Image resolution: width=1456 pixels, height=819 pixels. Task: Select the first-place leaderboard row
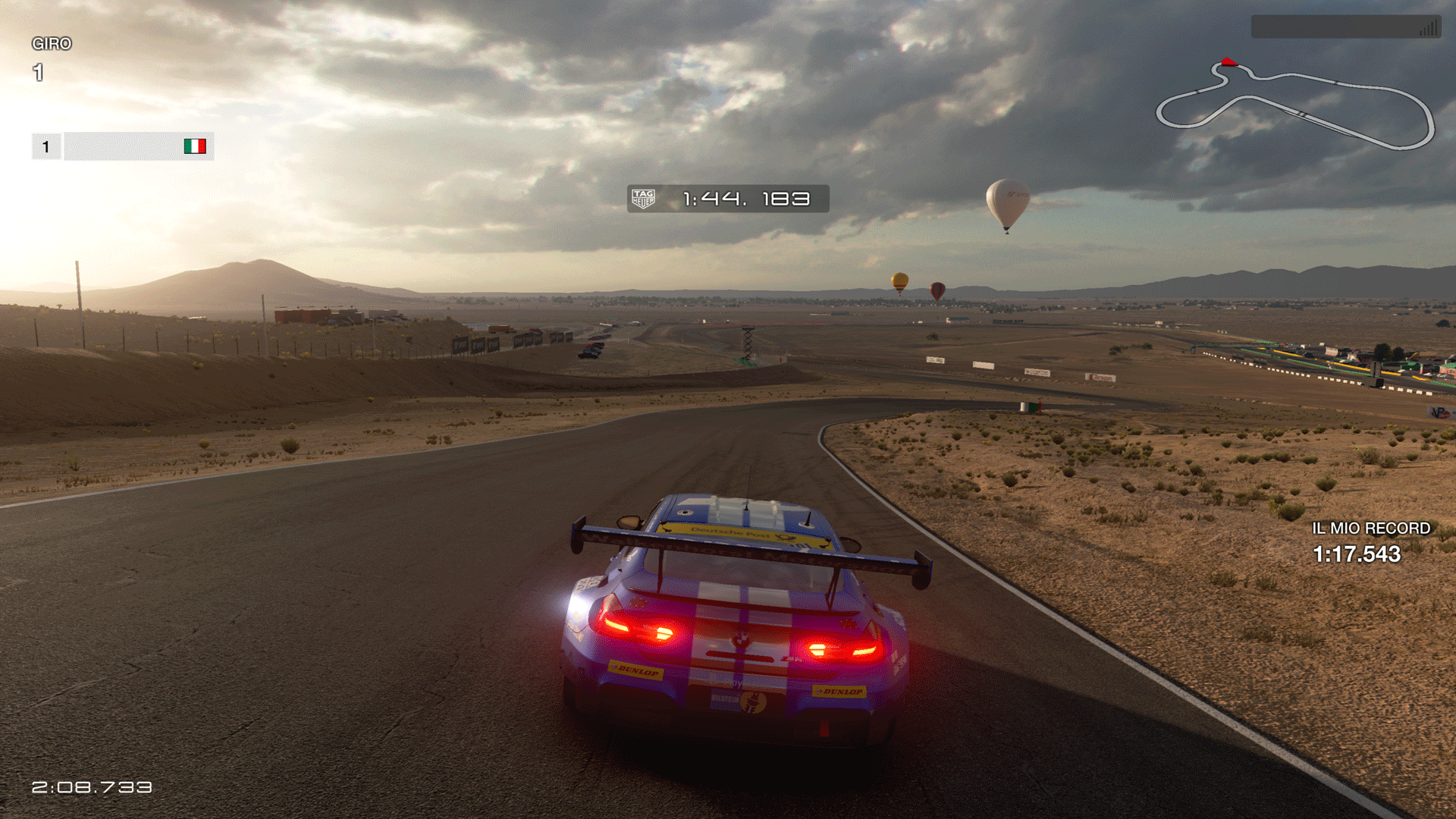pyautogui.click(x=123, y=146)
